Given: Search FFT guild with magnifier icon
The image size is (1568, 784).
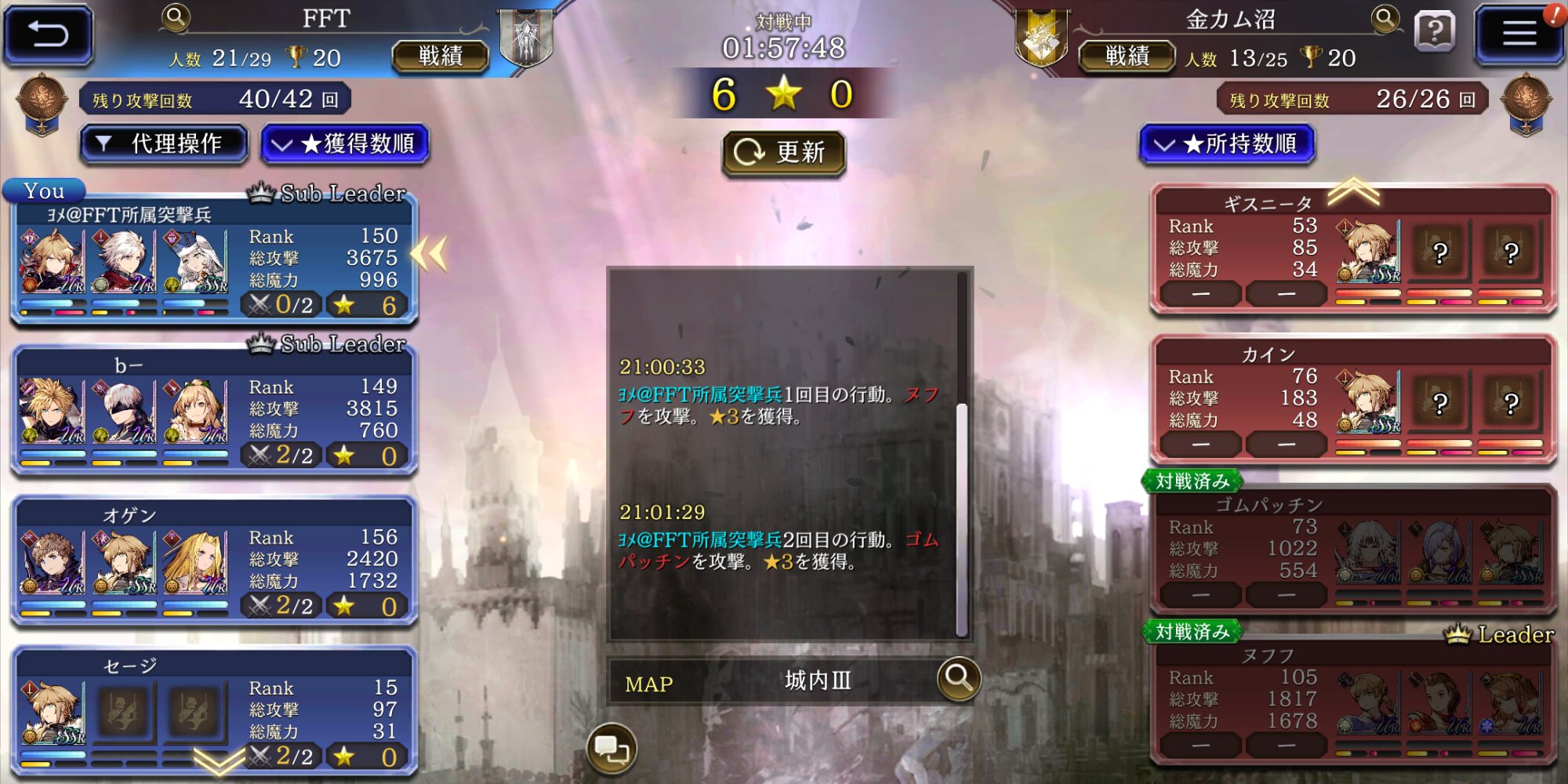Looking at the screenshot, I should tap(176, 17).
